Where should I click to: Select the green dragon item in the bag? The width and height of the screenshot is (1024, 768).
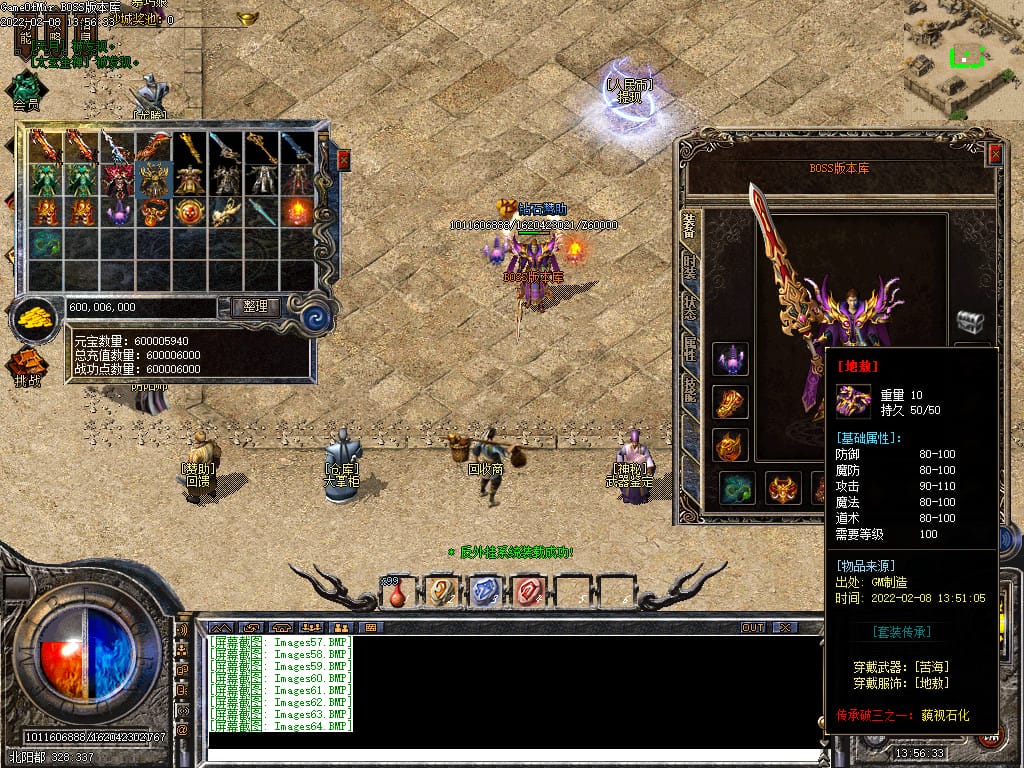pyautogui.click(x=46, y=244)
